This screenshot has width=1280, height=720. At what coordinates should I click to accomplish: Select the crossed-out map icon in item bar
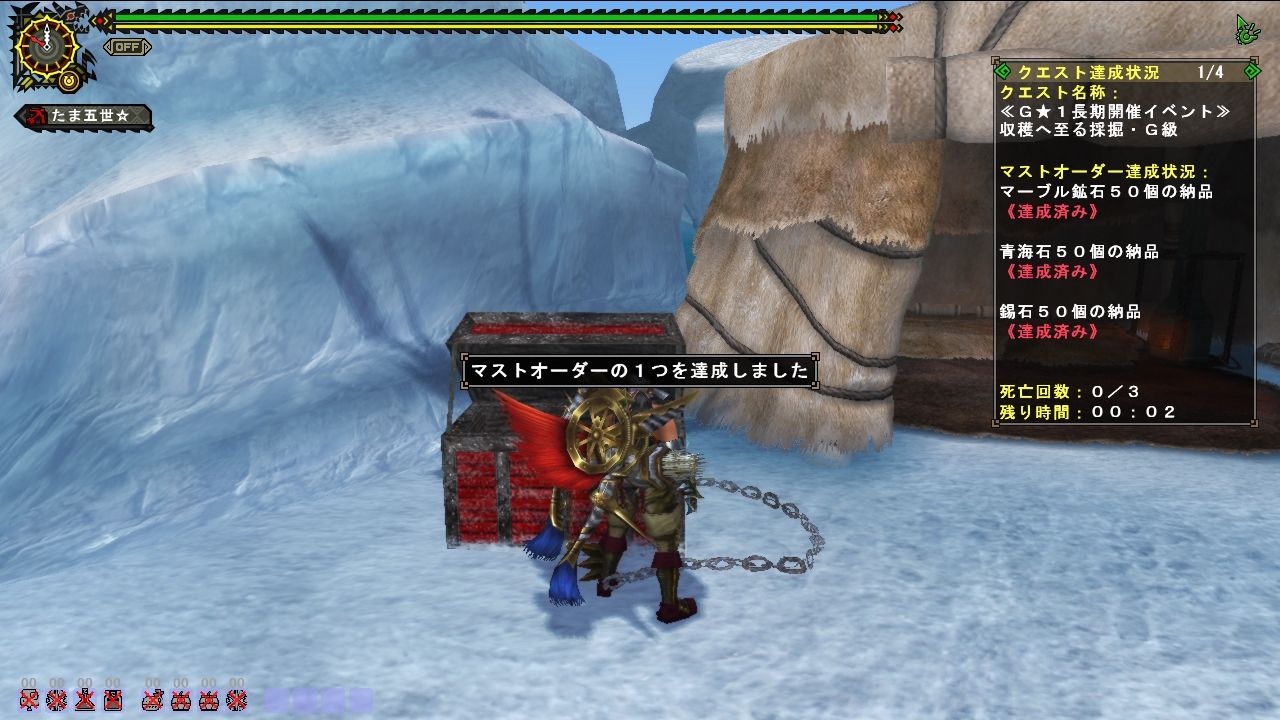coord(29,701)
